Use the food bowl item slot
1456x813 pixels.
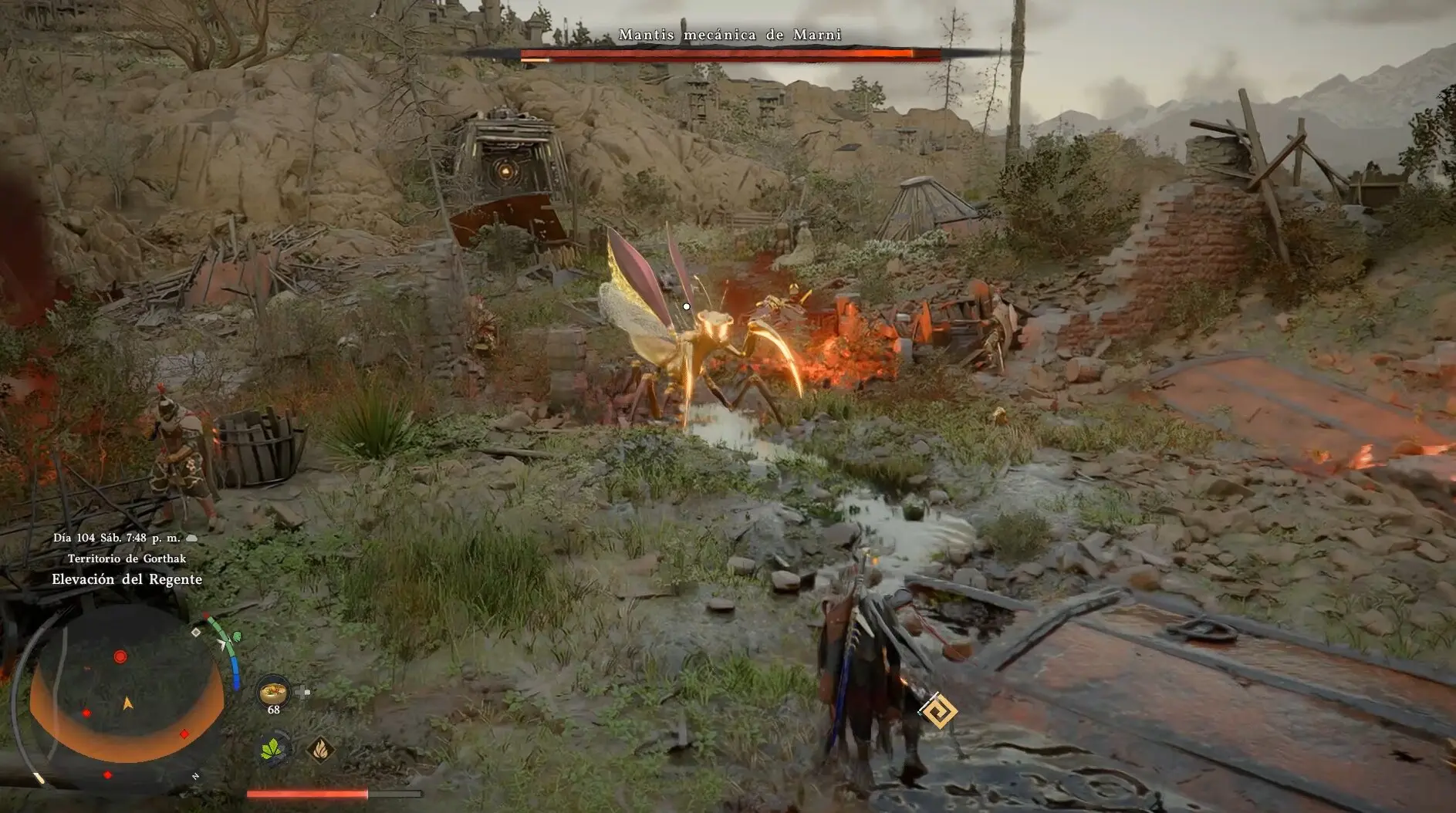coord(273,692)
